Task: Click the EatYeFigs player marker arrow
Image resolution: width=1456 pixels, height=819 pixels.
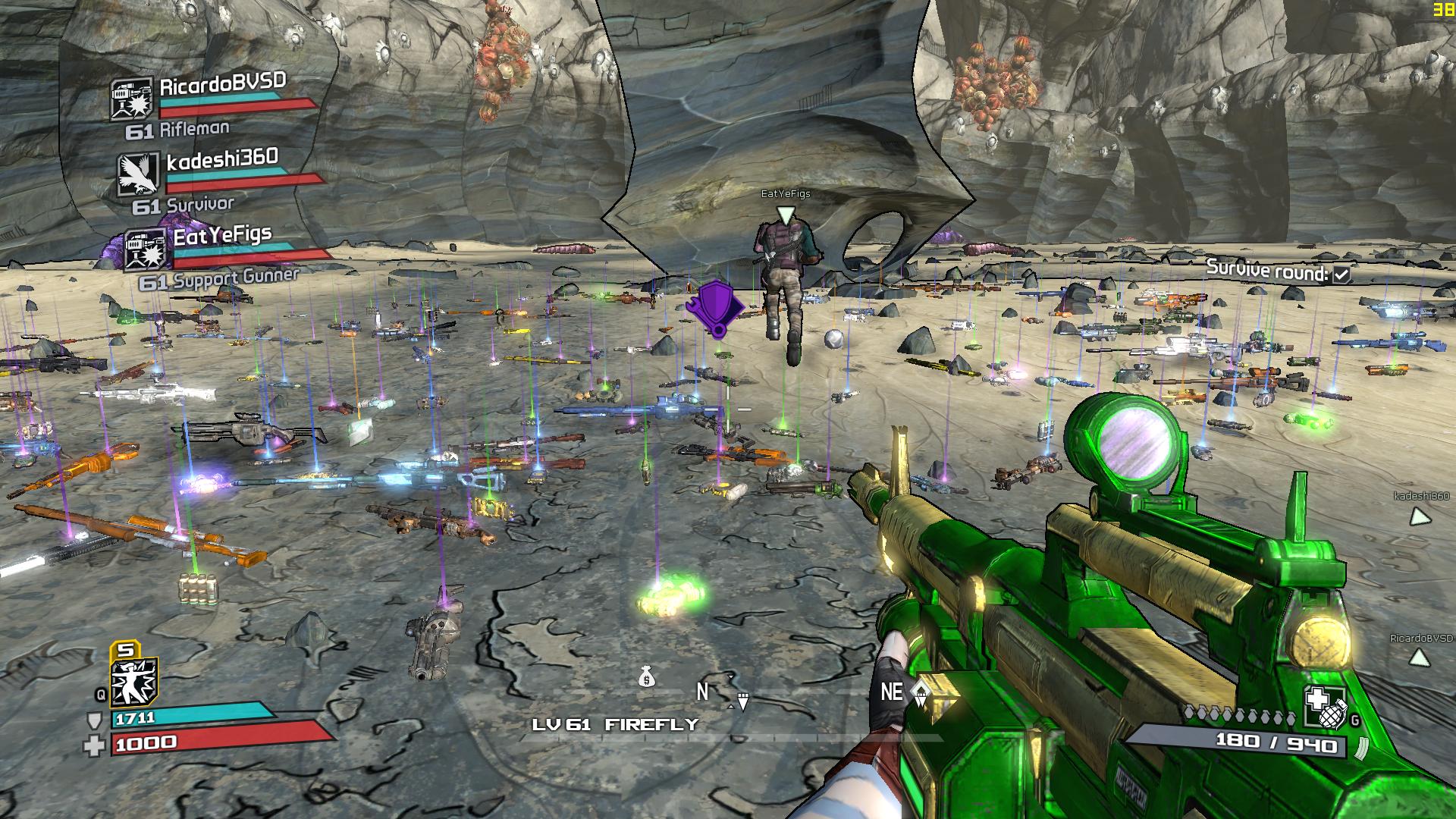Action: 786,215
